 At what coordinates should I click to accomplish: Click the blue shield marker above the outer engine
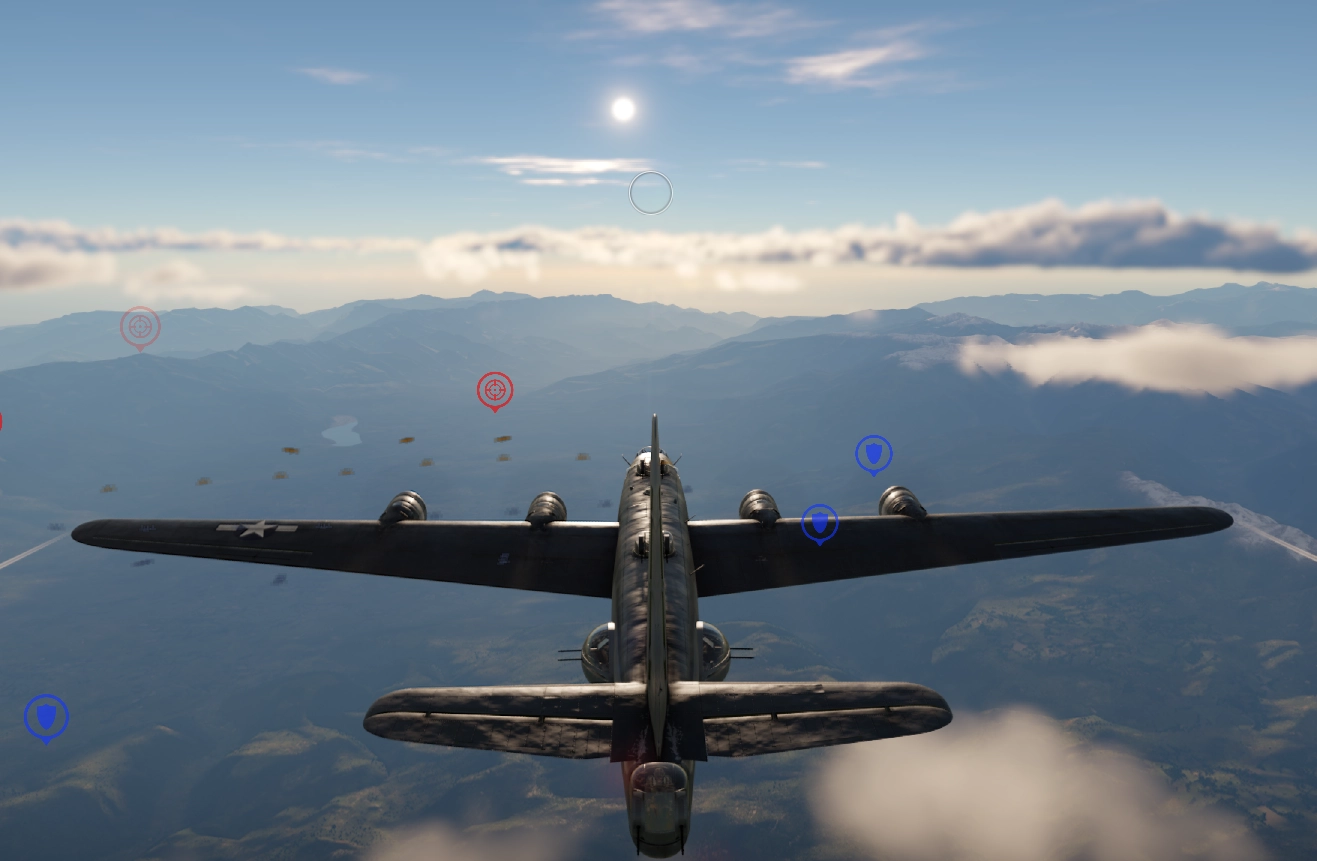coord(873,454)
